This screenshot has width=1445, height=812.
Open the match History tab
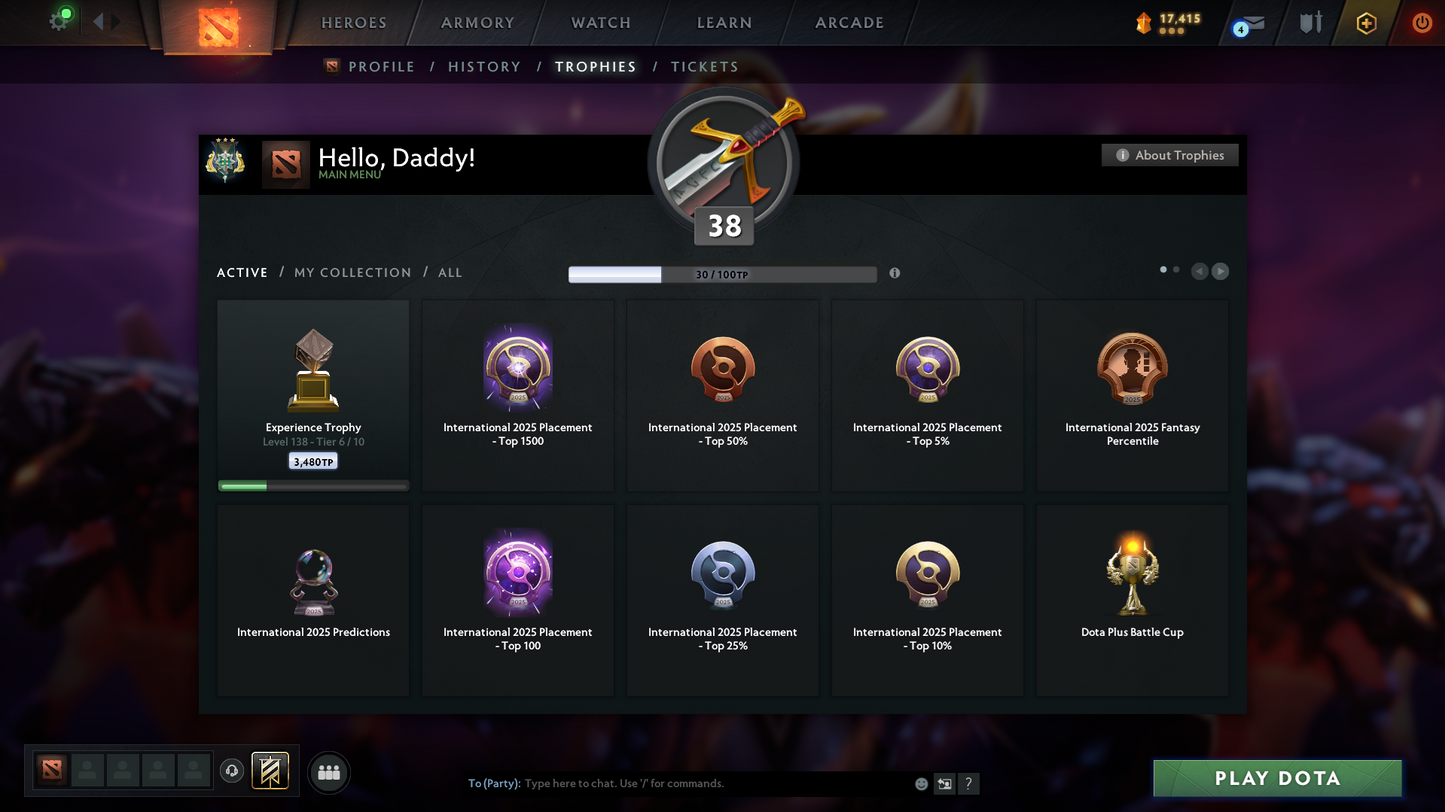(484, 67)
